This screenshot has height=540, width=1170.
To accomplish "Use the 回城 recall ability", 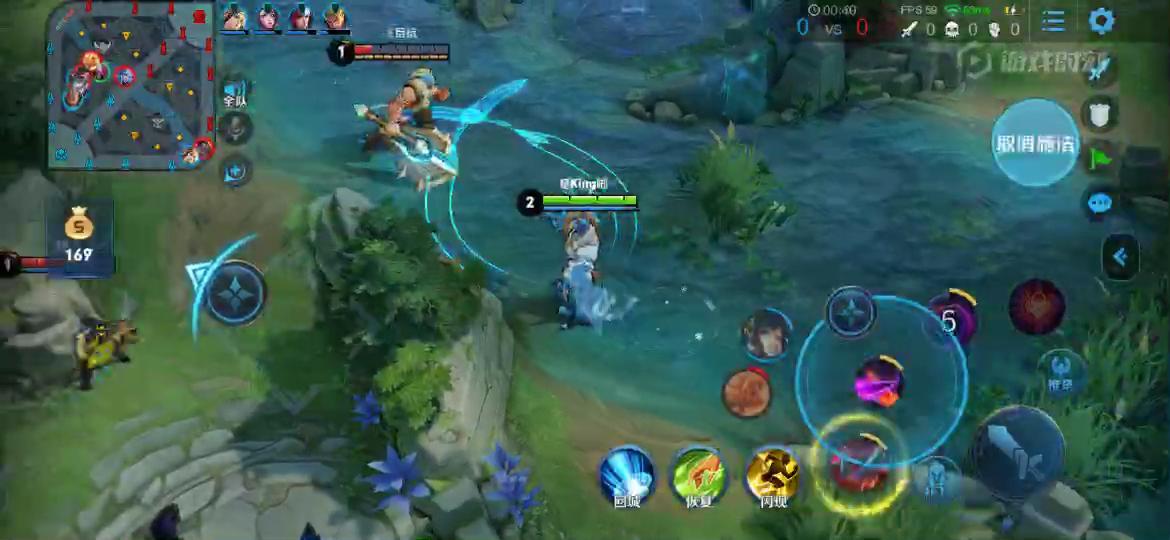I will click(627, 474).
